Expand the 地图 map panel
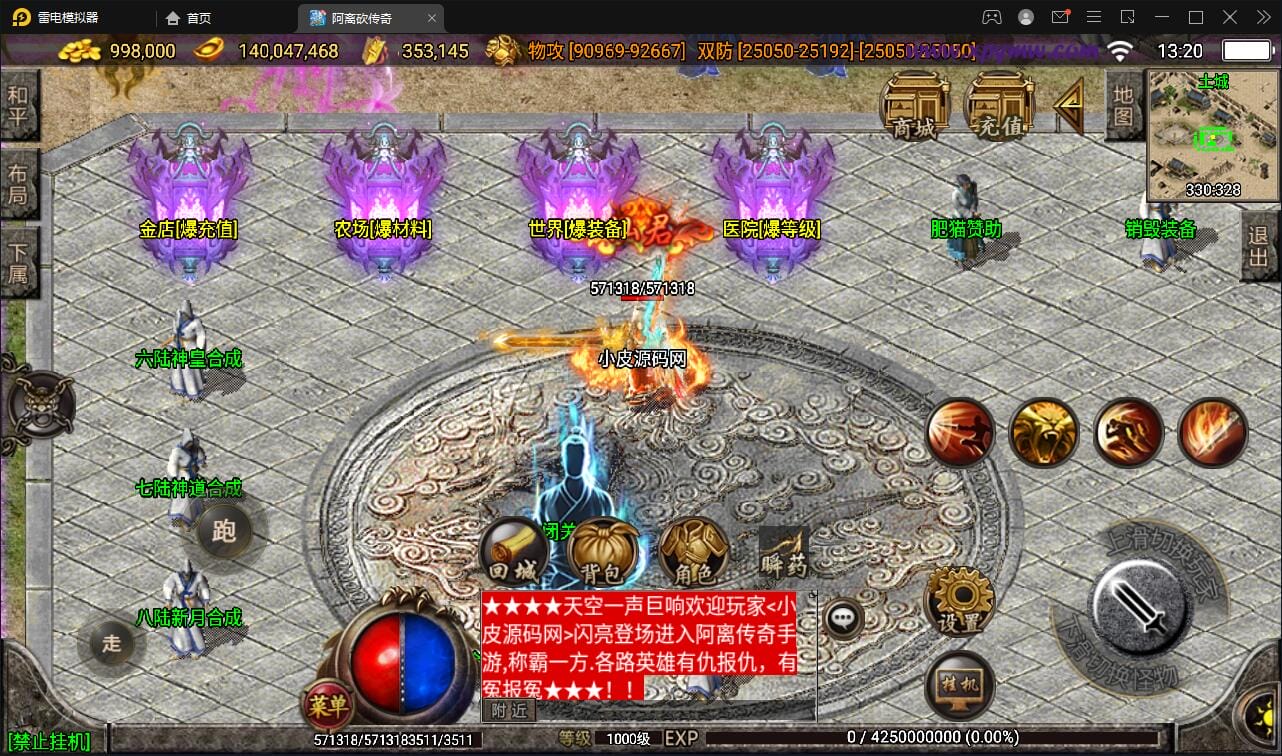This screenshot has height=756, width=1282. pos(1124,106)
